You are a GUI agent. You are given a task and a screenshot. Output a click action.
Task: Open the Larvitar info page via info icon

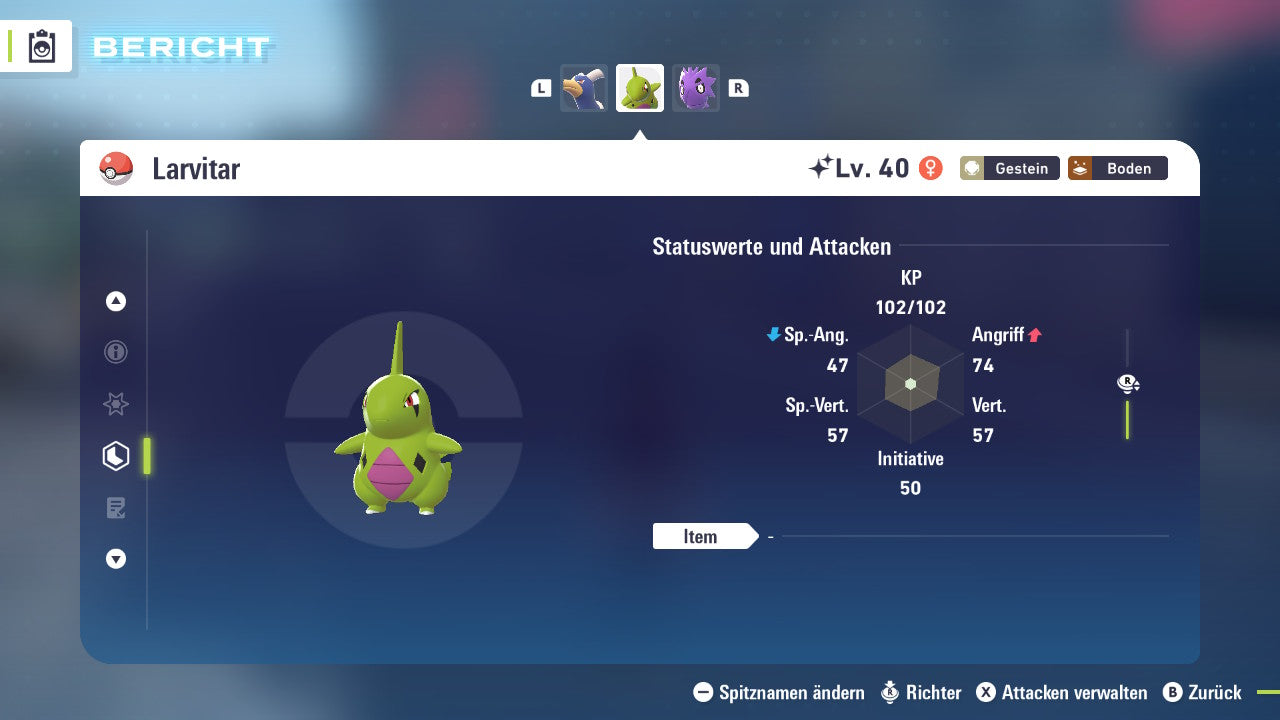(115, 352)
